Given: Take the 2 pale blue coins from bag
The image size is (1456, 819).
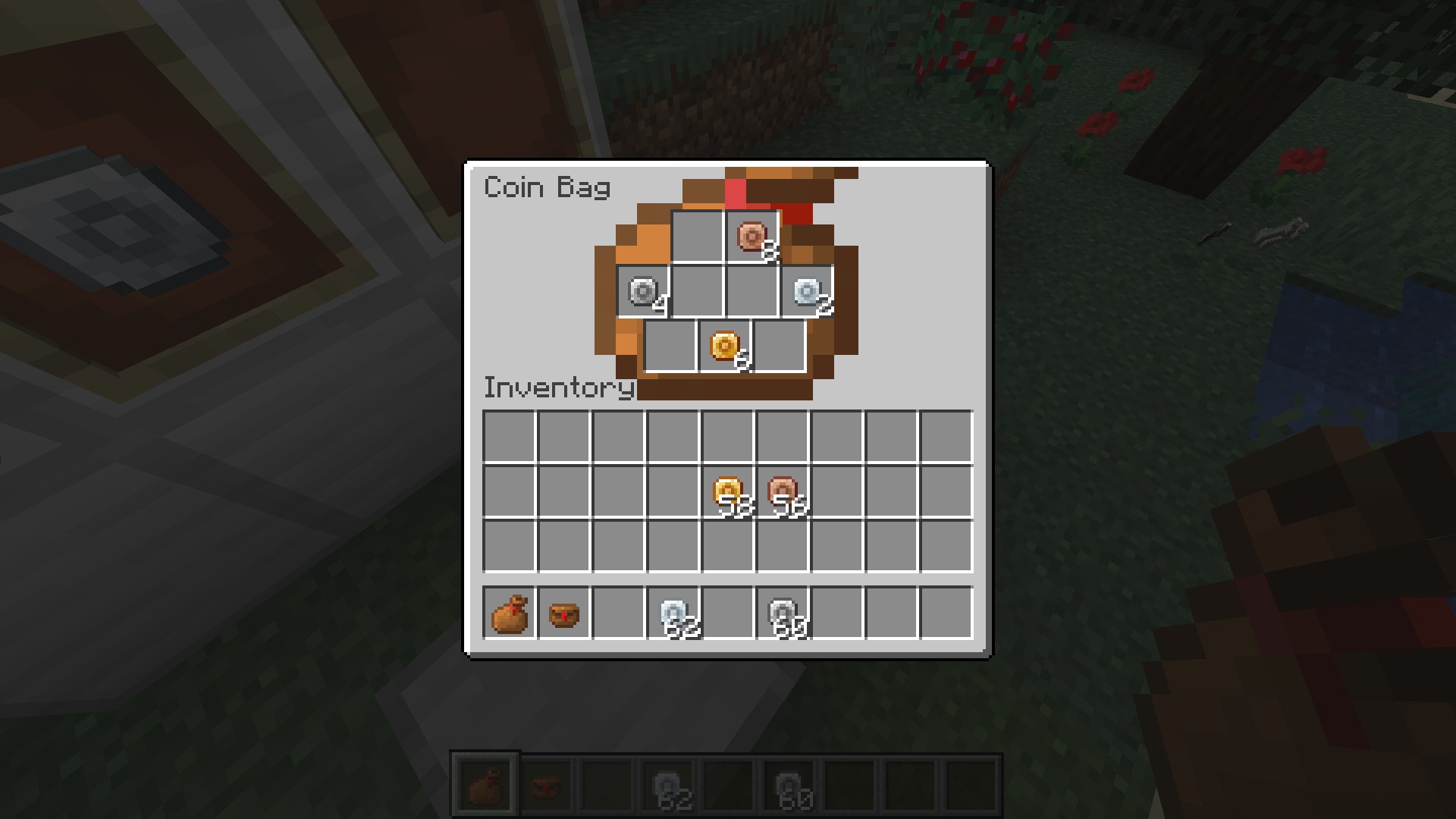Looking at the screenshot, I should click(807, 292).
